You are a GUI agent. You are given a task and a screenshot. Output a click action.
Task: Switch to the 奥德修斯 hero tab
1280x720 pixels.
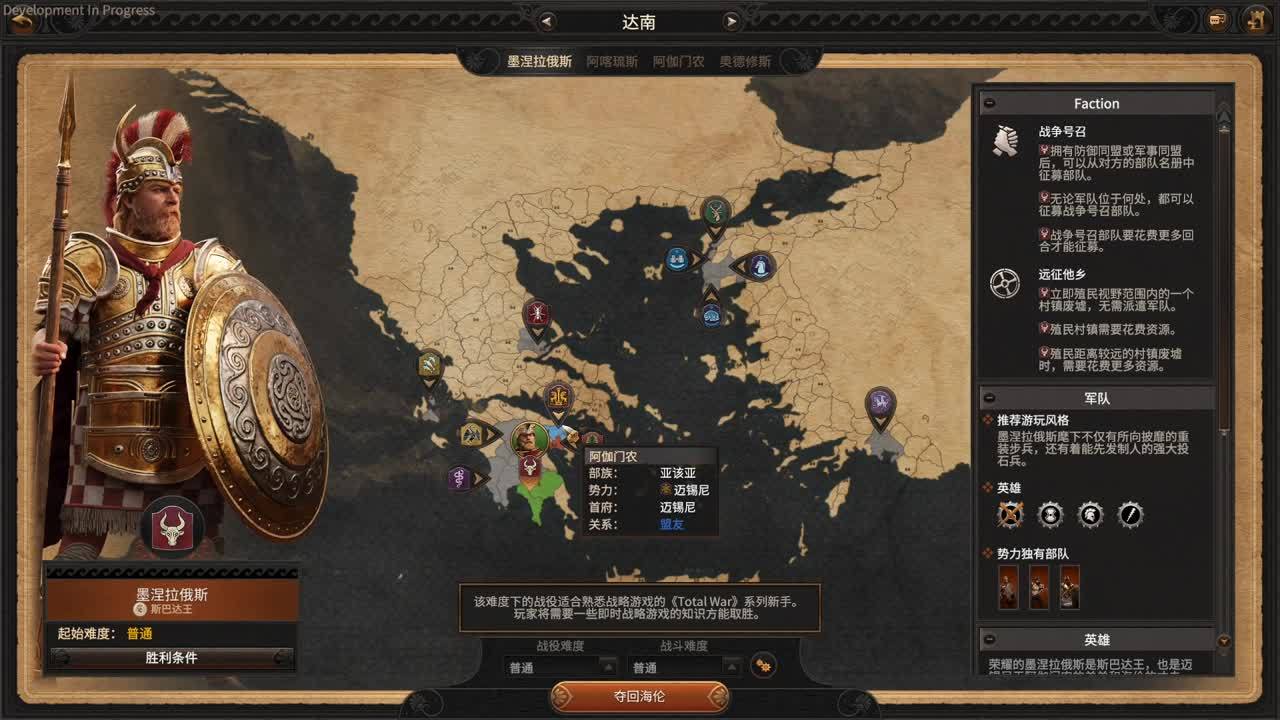(x=745, y=61)
